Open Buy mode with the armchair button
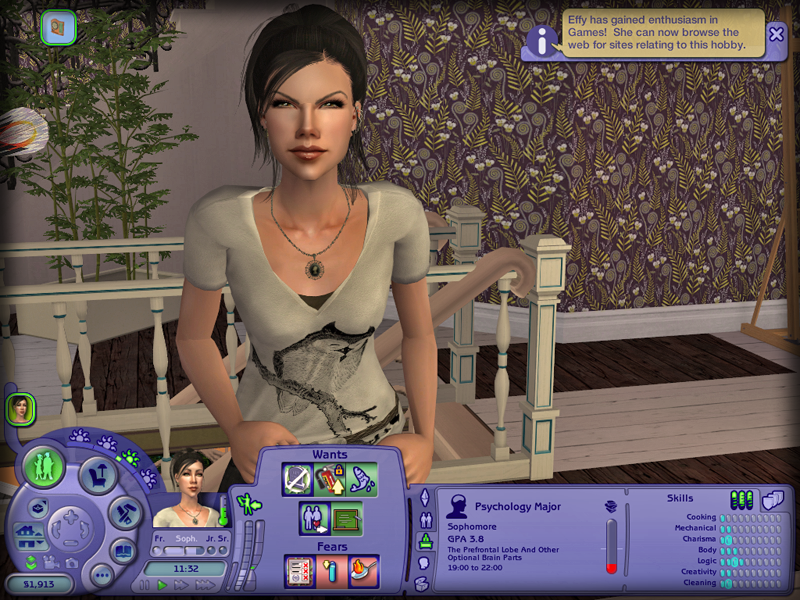800x600 pixels. [x=96, y=473]
